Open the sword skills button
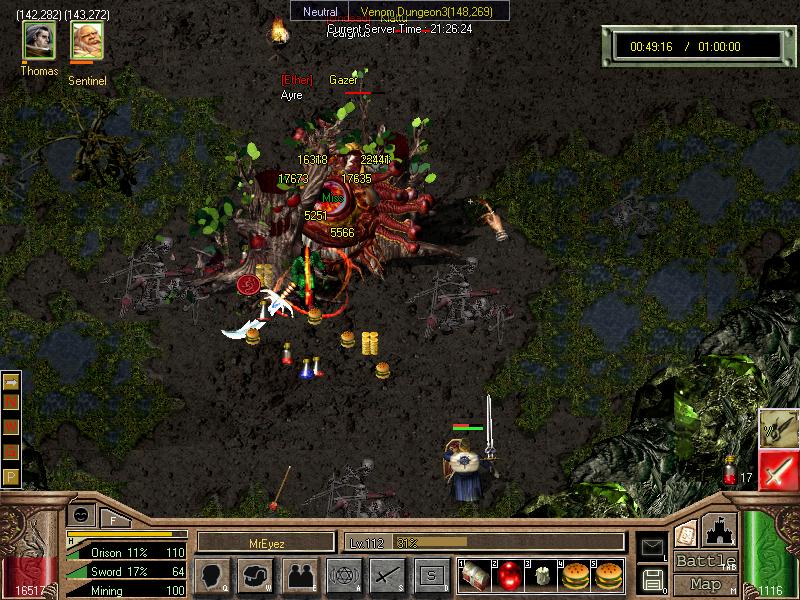The image size is (800, 600). [387, 575]
